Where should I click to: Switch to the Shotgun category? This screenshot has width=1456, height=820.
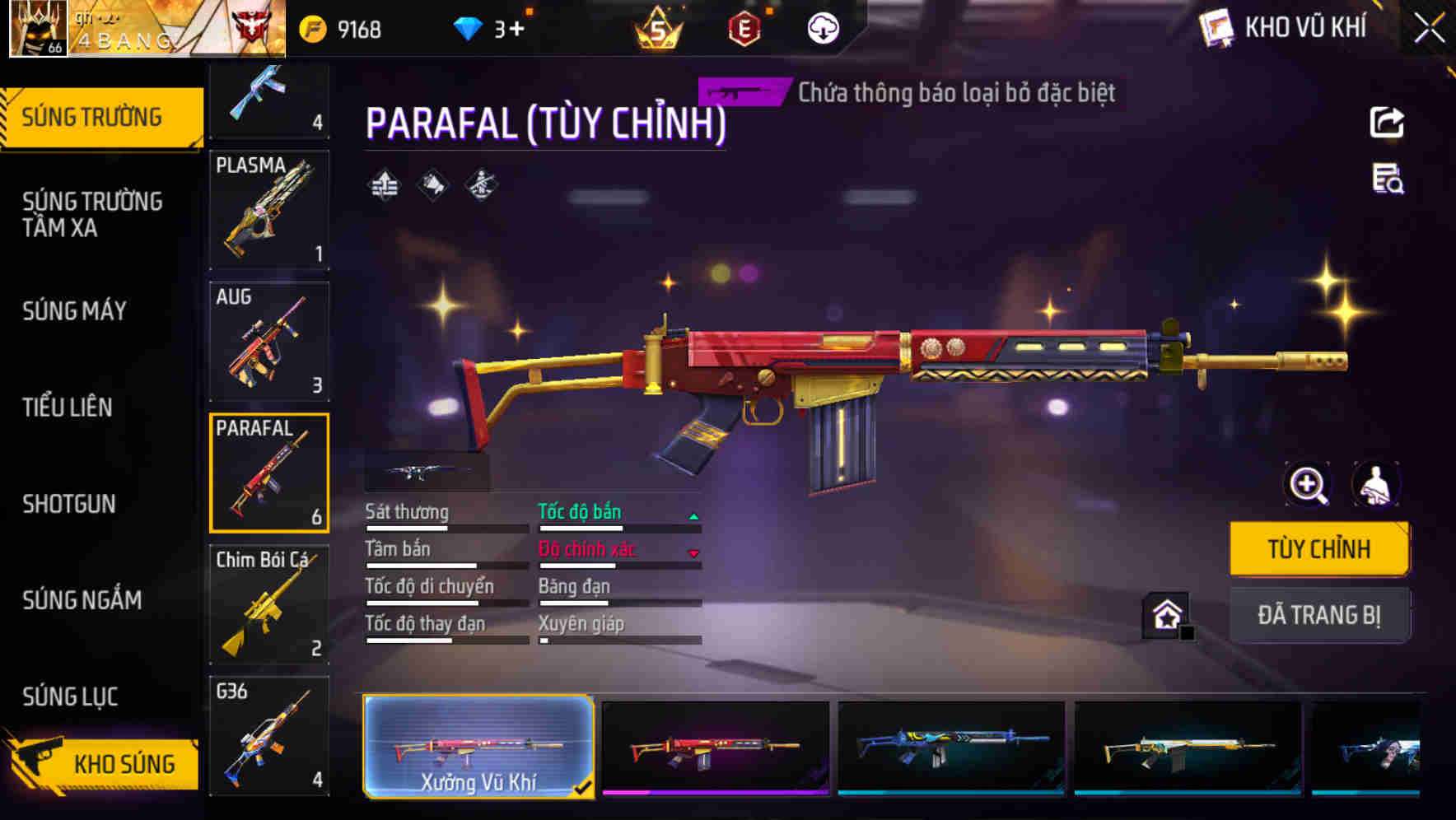click(x=69, y=504)
